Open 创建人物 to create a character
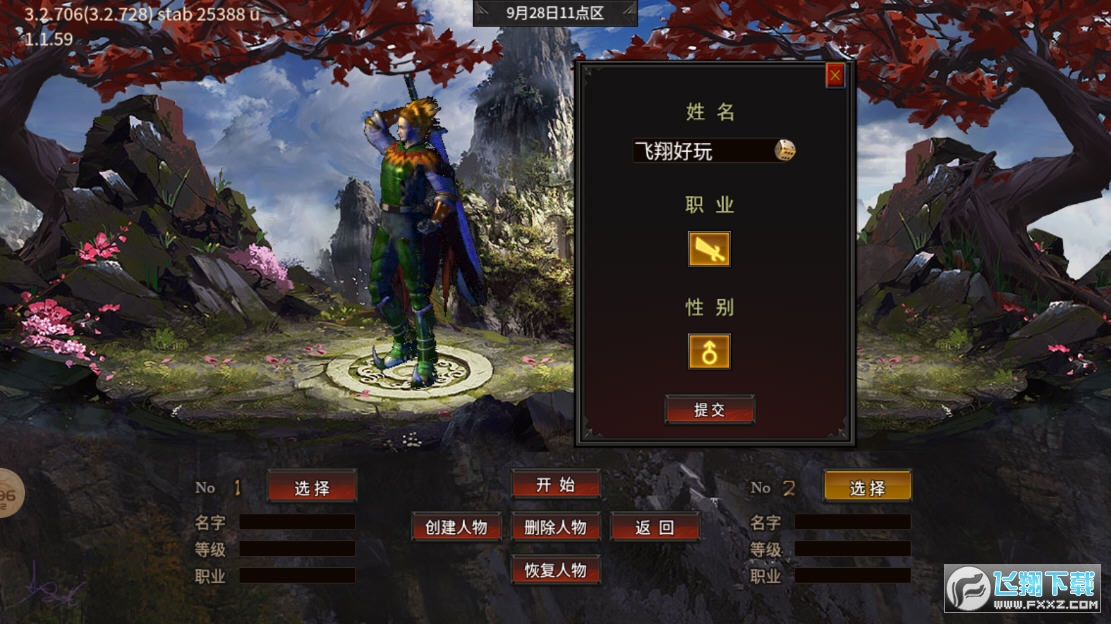 coord(456,527)
